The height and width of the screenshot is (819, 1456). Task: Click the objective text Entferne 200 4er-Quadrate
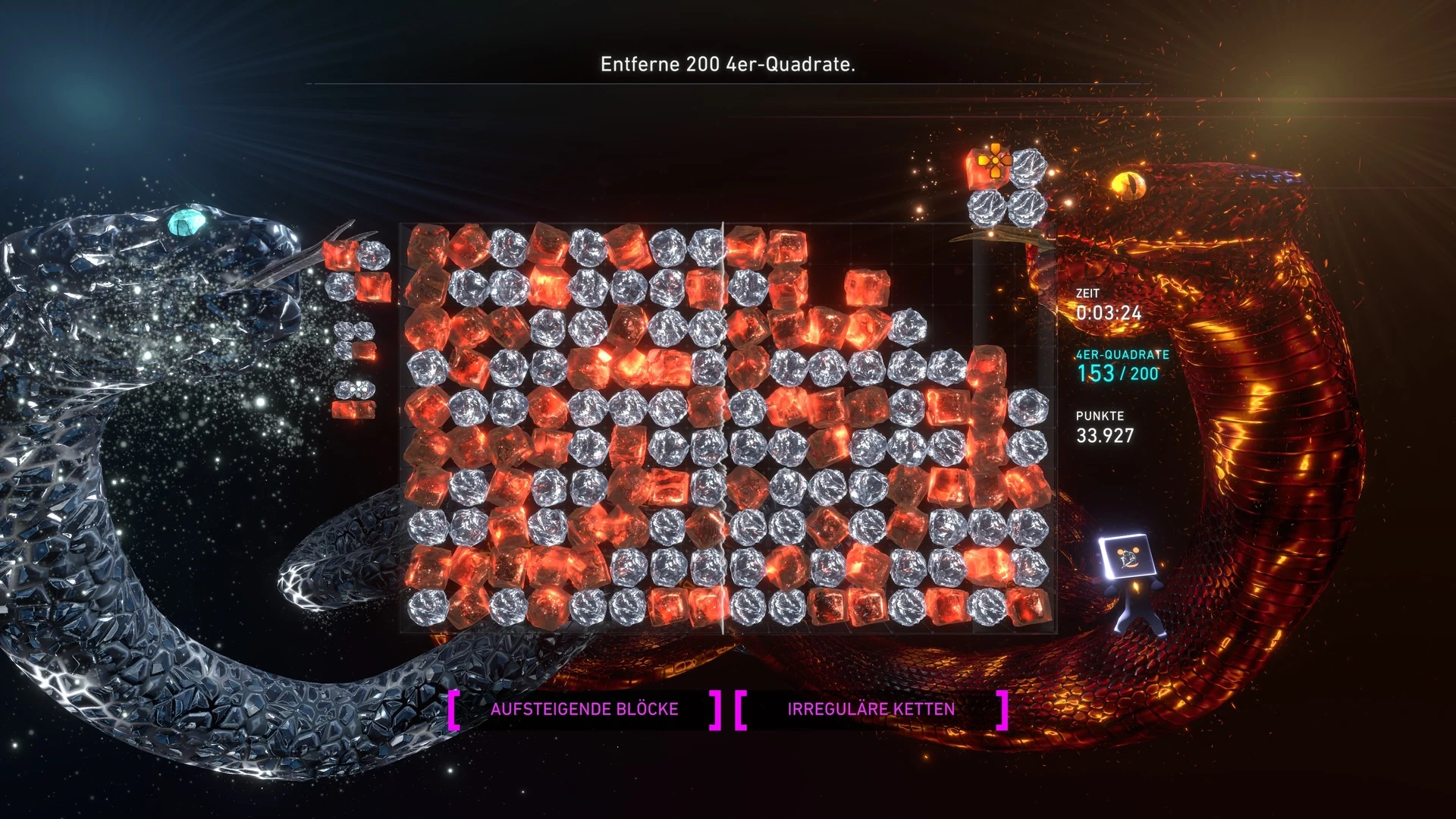click(727, 64)
